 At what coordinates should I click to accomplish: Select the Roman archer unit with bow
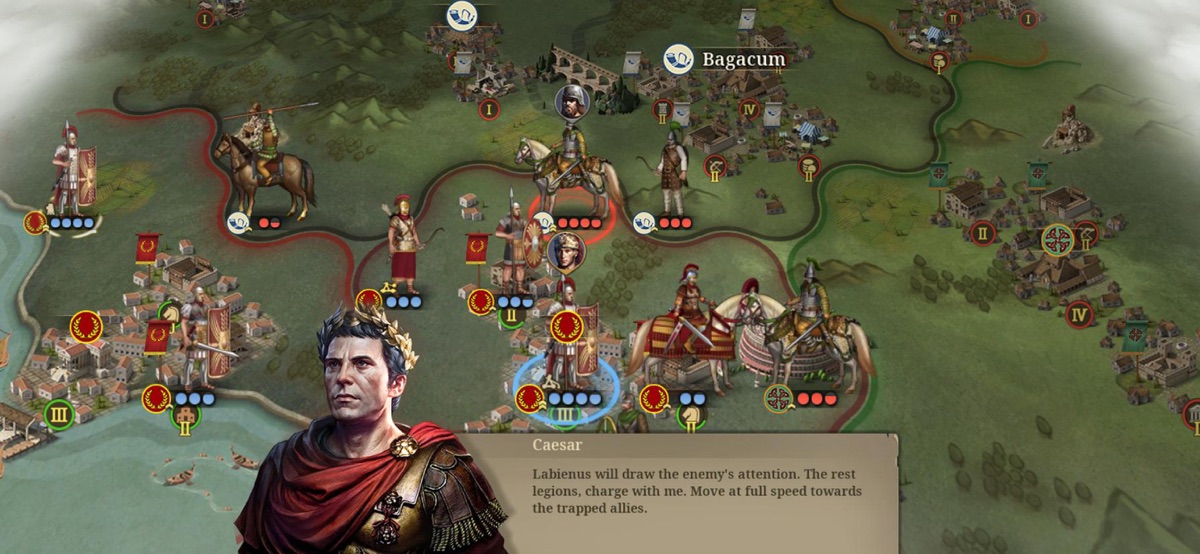[403, 245]
